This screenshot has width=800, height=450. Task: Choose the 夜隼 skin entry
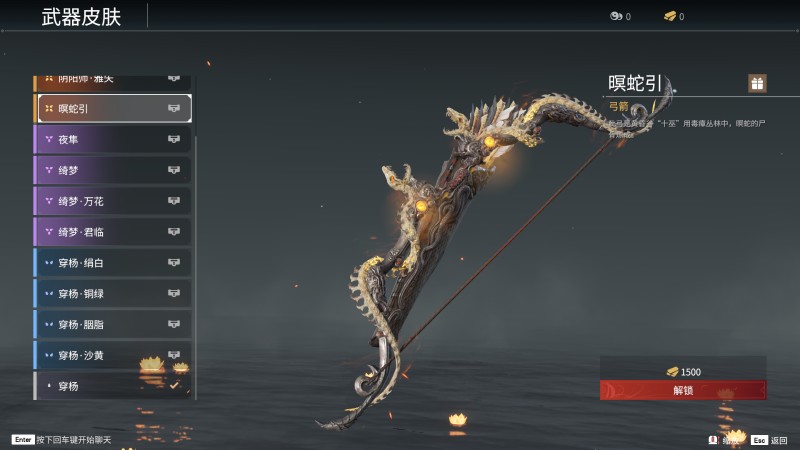113,139
